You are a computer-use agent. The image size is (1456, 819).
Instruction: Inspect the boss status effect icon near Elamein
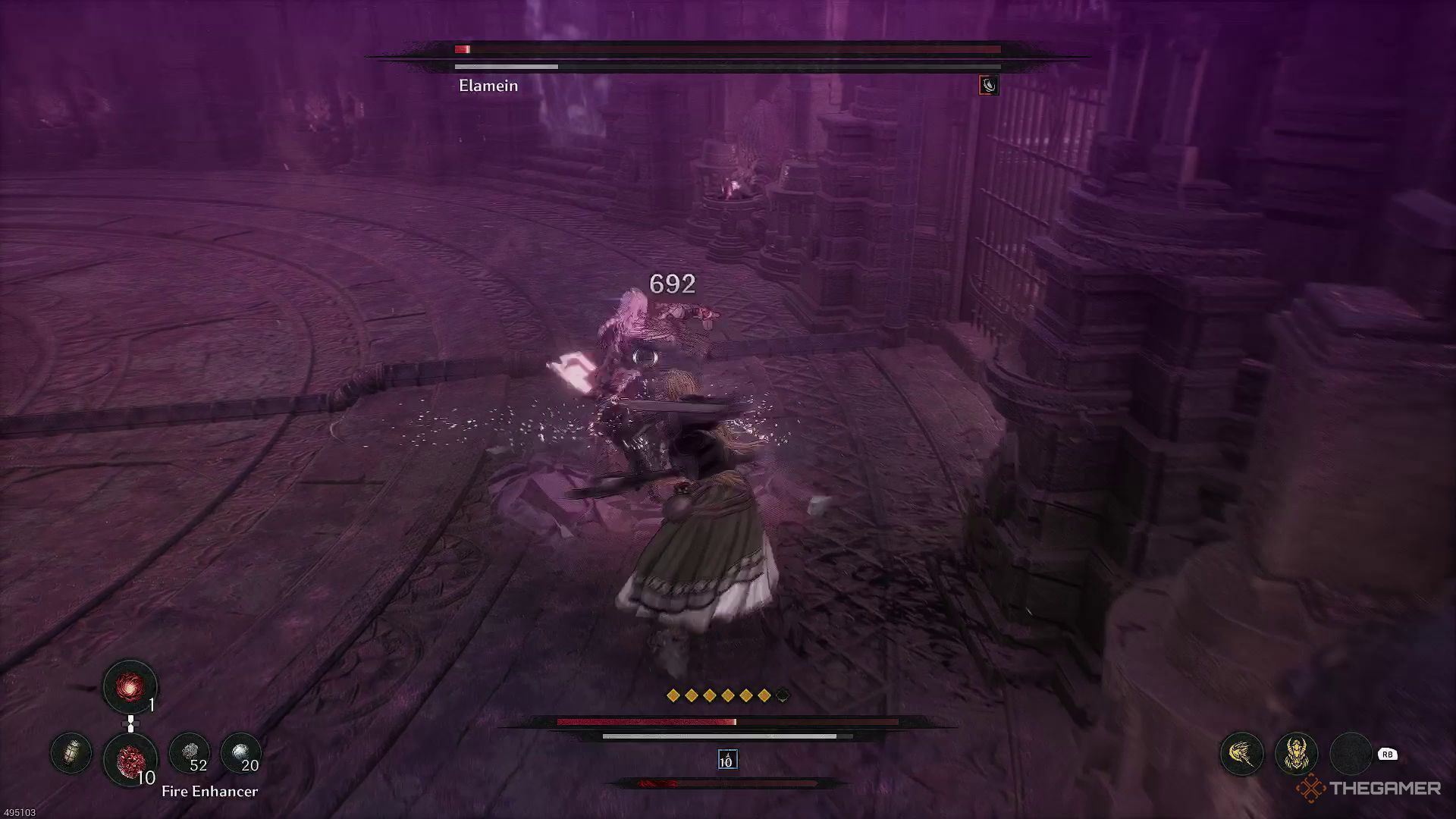pyautogui.click(x=988, y=85)
